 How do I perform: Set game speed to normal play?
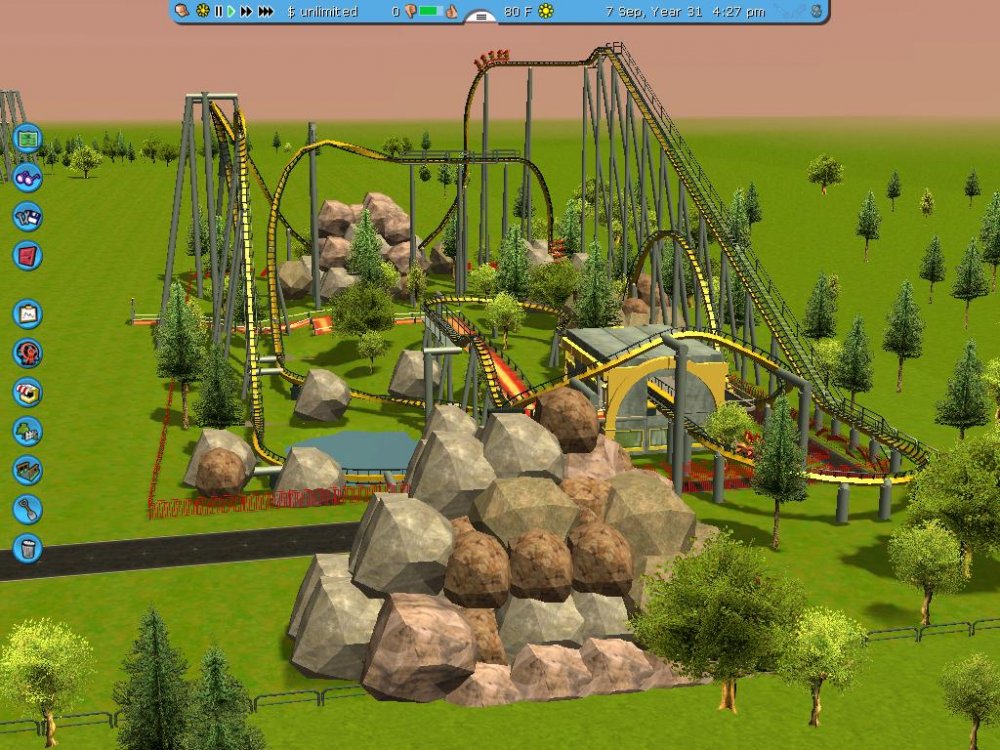point(231,11)
